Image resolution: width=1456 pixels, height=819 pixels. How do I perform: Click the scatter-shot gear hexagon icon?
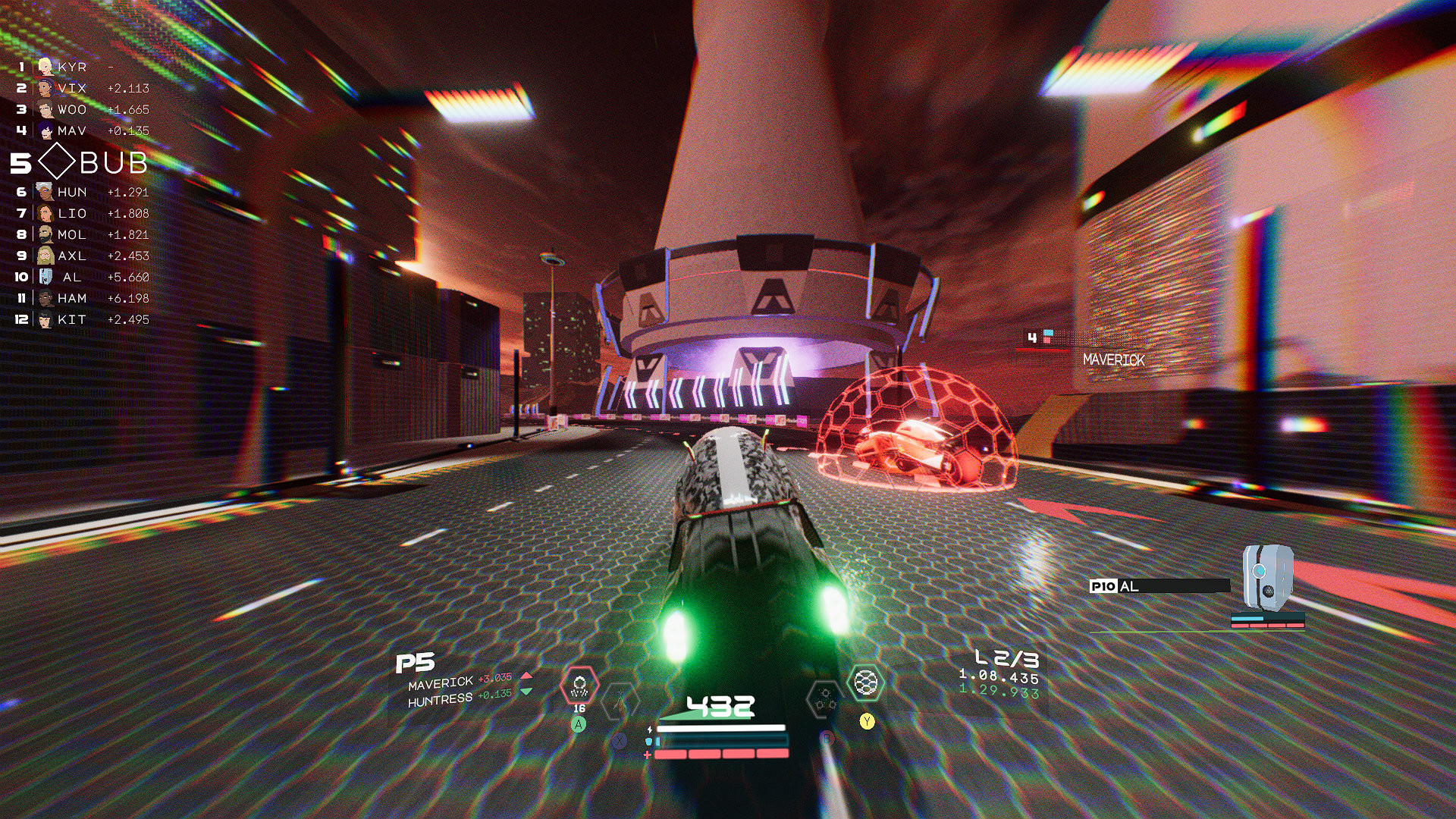click(x=825, y=698)
